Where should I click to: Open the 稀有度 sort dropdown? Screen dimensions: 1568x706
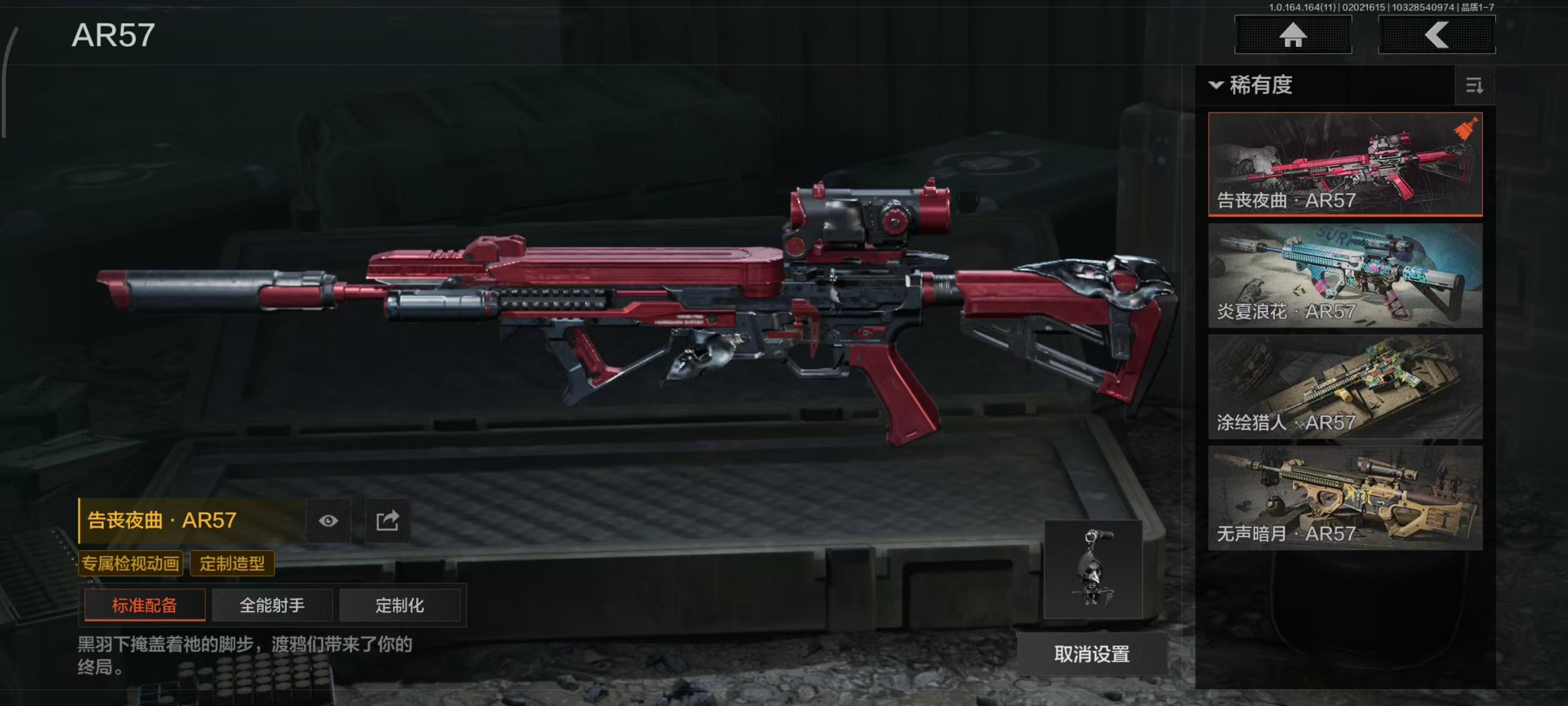click(x=1252, y=85)
